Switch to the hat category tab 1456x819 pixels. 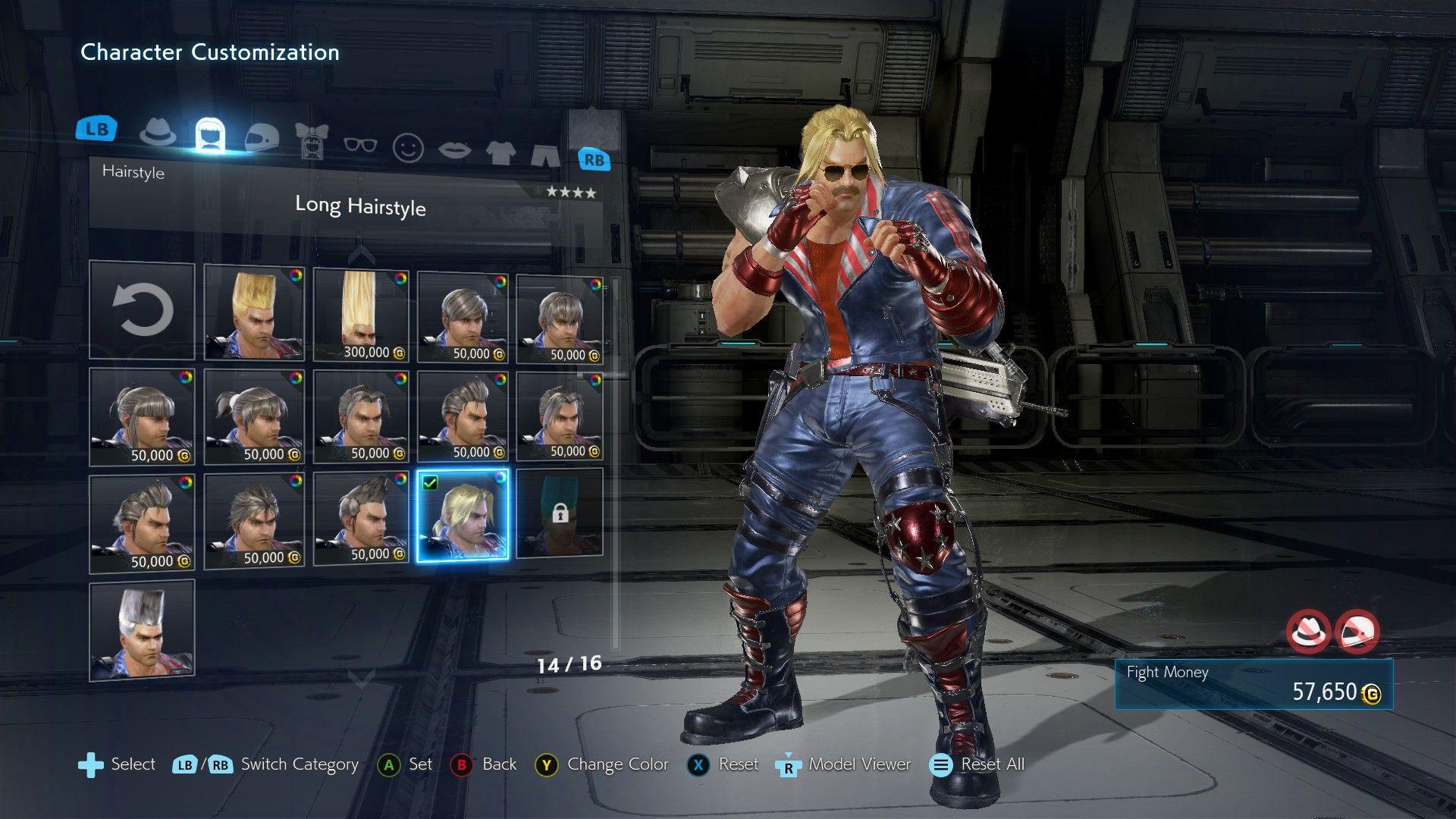click(x=158, y=133)
